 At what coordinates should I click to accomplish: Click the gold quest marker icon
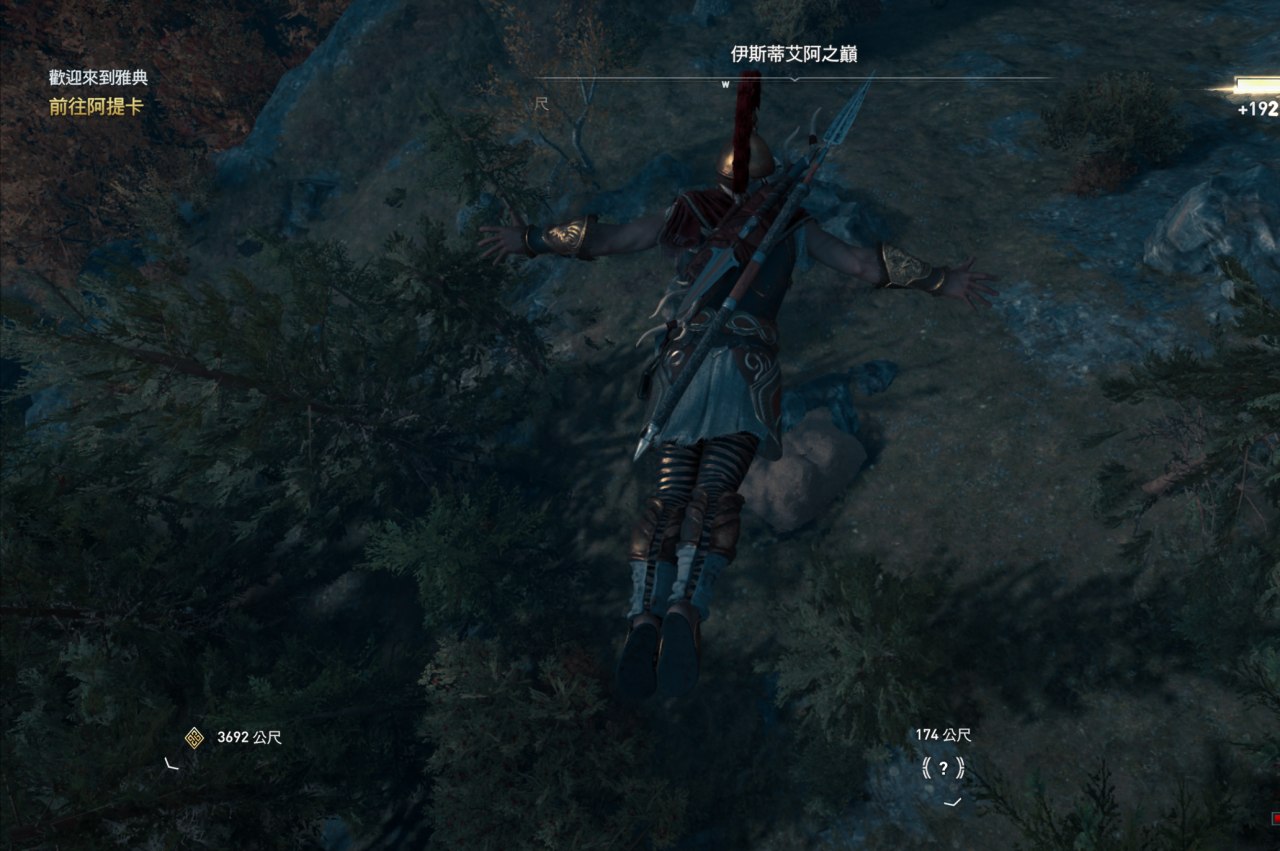pyautogui.click(x=195, y=738)
